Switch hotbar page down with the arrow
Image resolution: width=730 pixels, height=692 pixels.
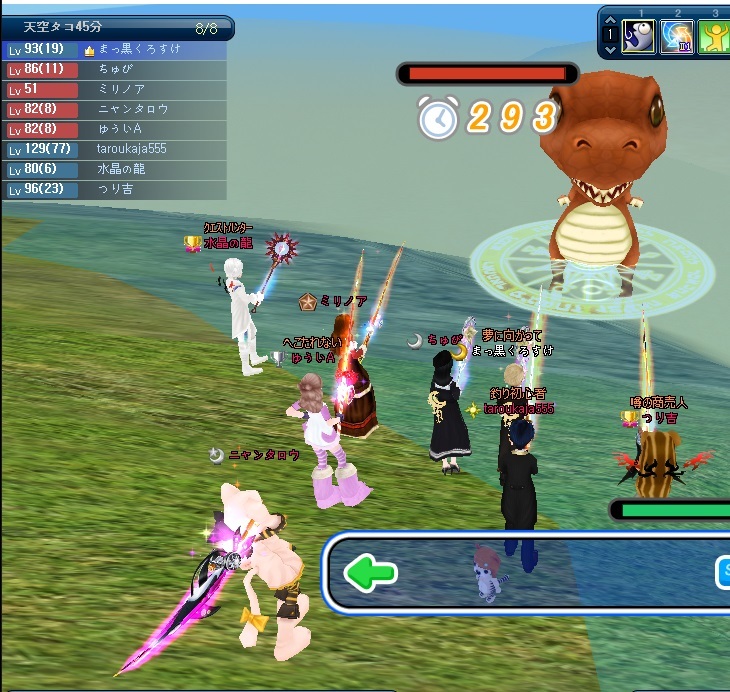click(609, 48)
